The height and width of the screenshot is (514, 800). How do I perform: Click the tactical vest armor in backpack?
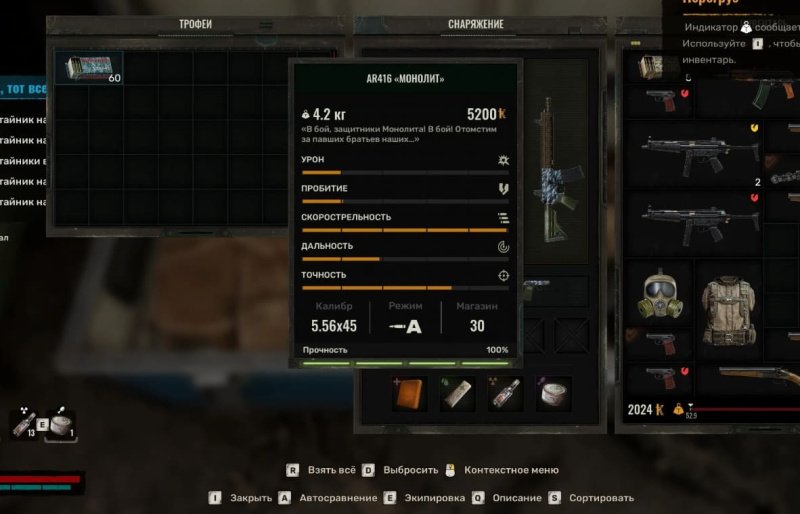728,302
